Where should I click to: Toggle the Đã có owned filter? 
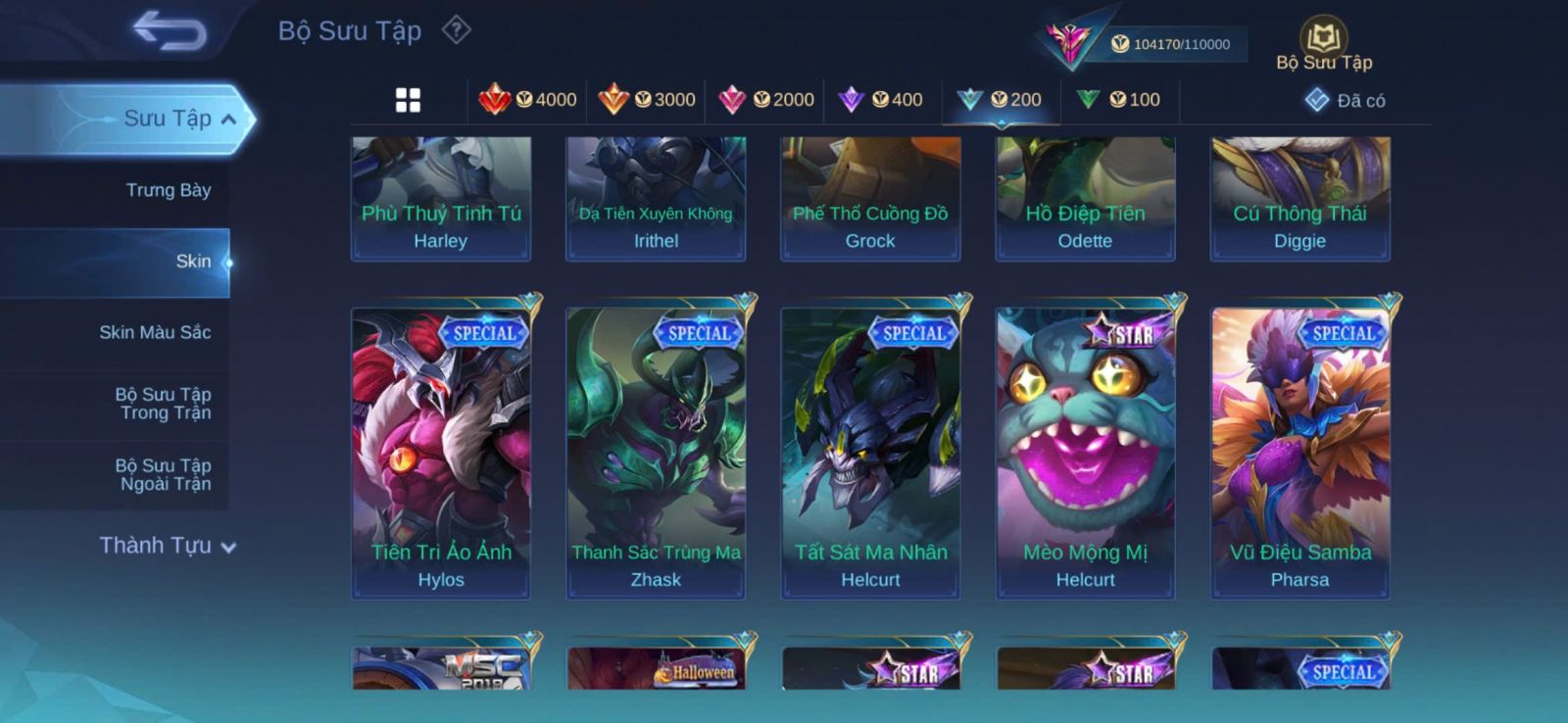1345,101
